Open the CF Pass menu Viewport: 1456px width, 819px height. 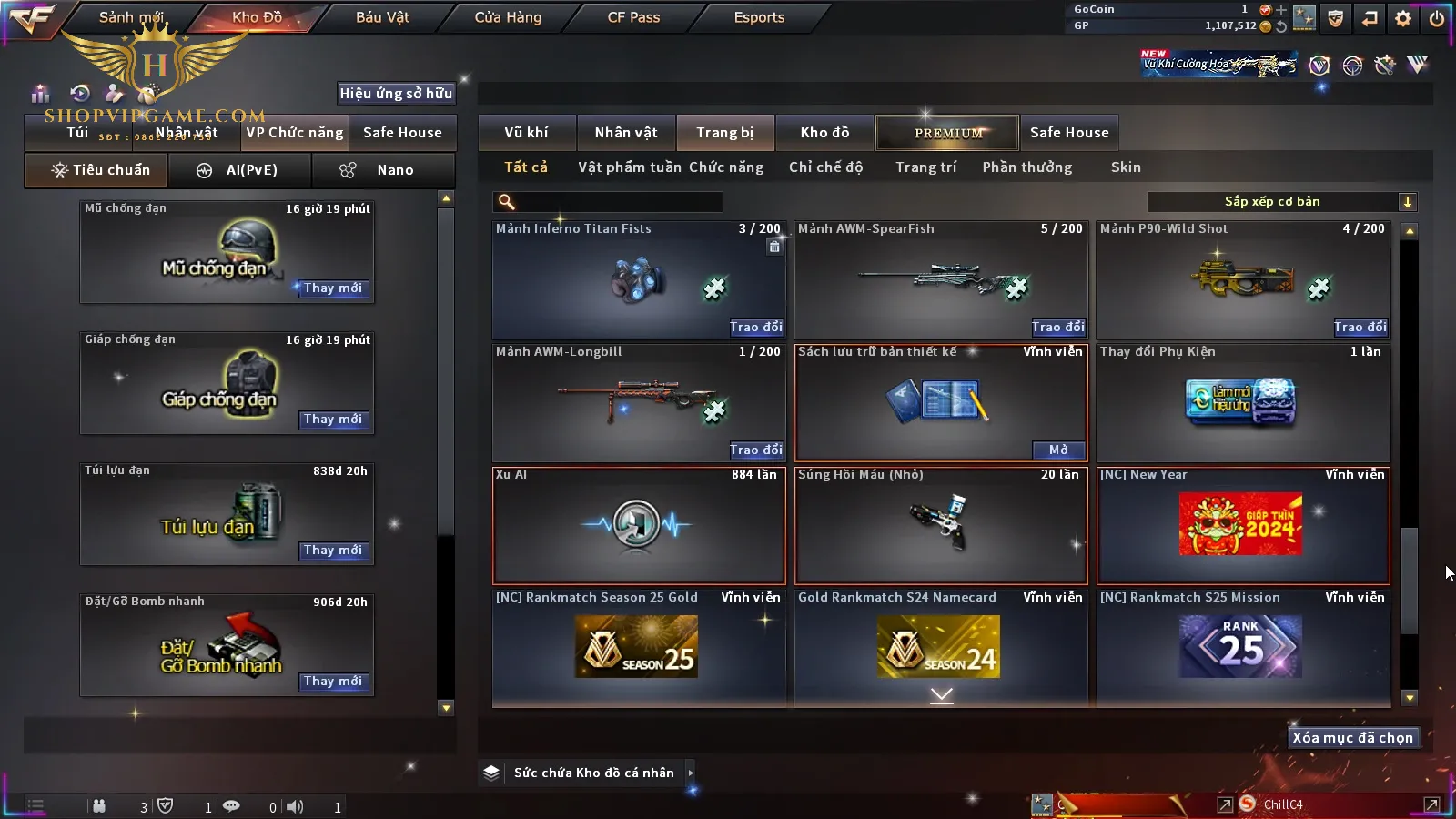pyautogui.click(x=633, y=17)
